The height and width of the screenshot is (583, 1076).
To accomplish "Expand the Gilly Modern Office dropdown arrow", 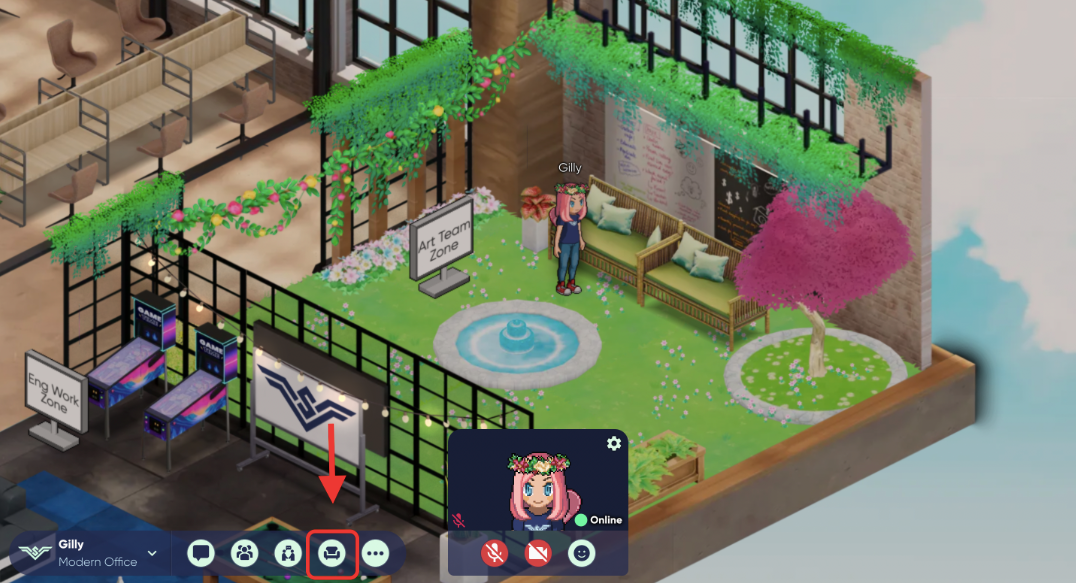I will click(x=153, y=553).
